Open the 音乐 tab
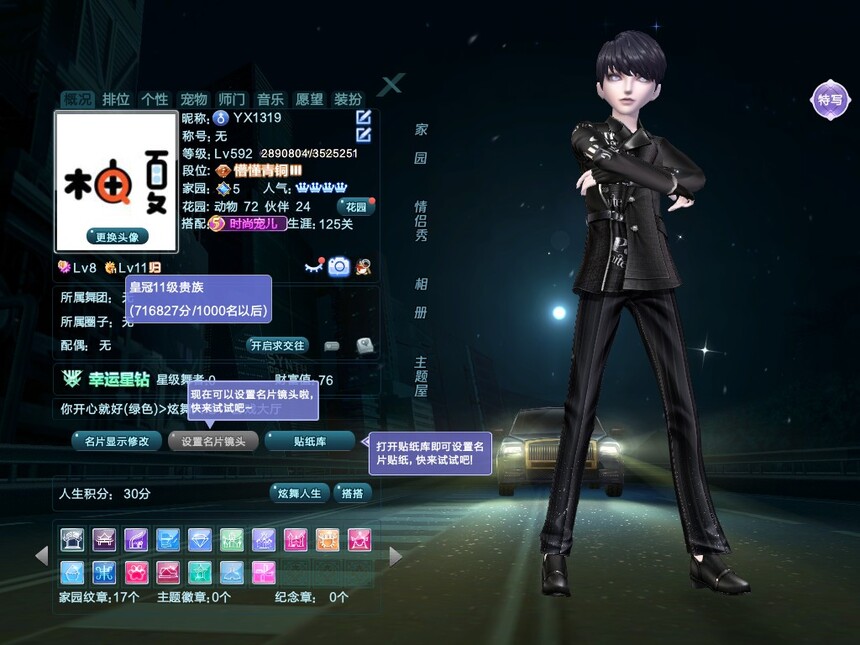860x645 pixels. tap(270, 99)
